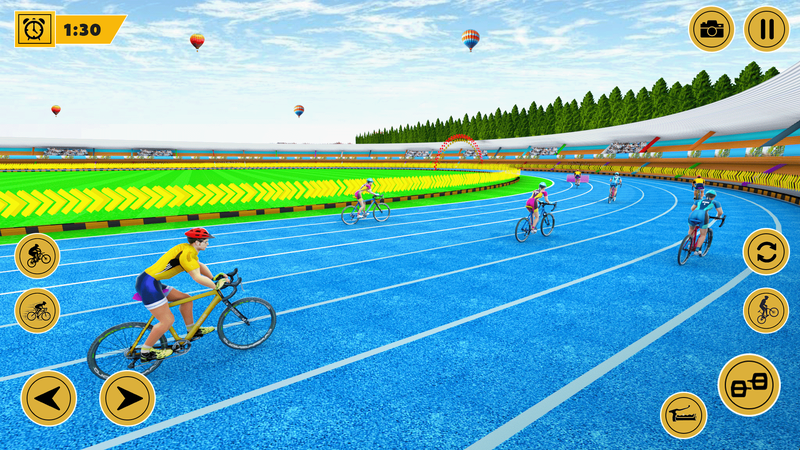Image resolution: width=800 pixels, height=450 pixels.
Task: Steer left with the left arrow
Action: [48, 398]
